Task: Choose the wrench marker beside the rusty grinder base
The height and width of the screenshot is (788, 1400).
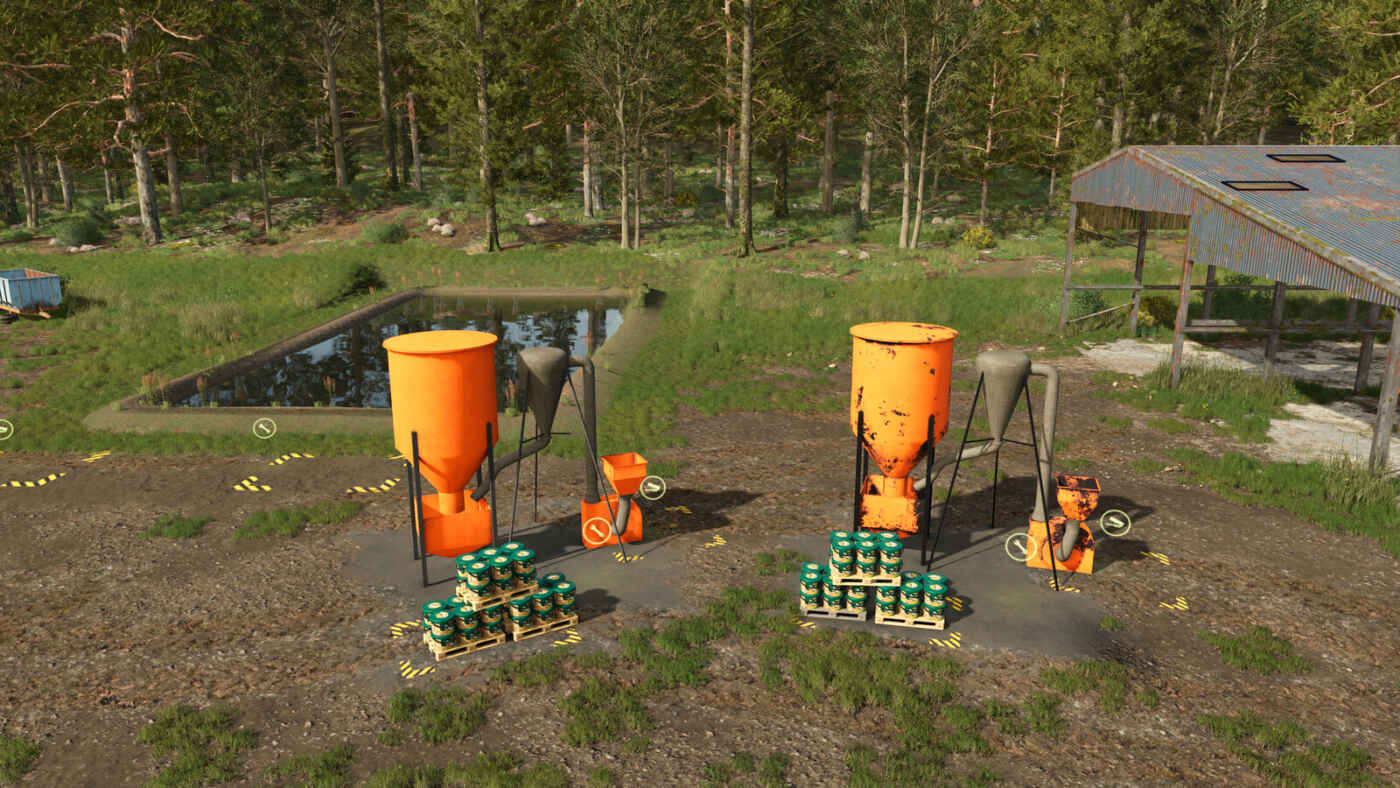Action: coord(1020,546)
